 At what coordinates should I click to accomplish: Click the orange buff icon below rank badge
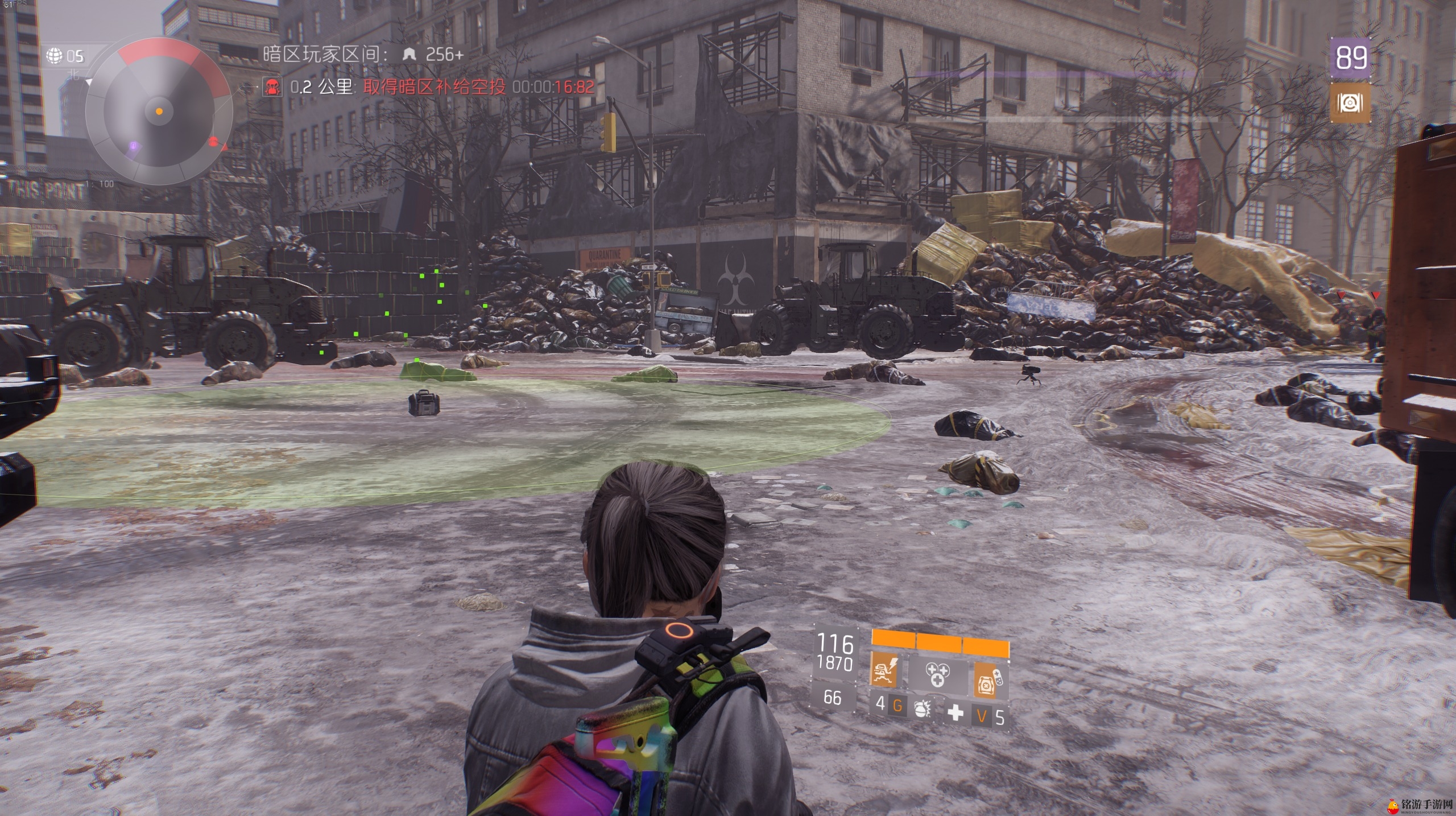[1350, 103]
